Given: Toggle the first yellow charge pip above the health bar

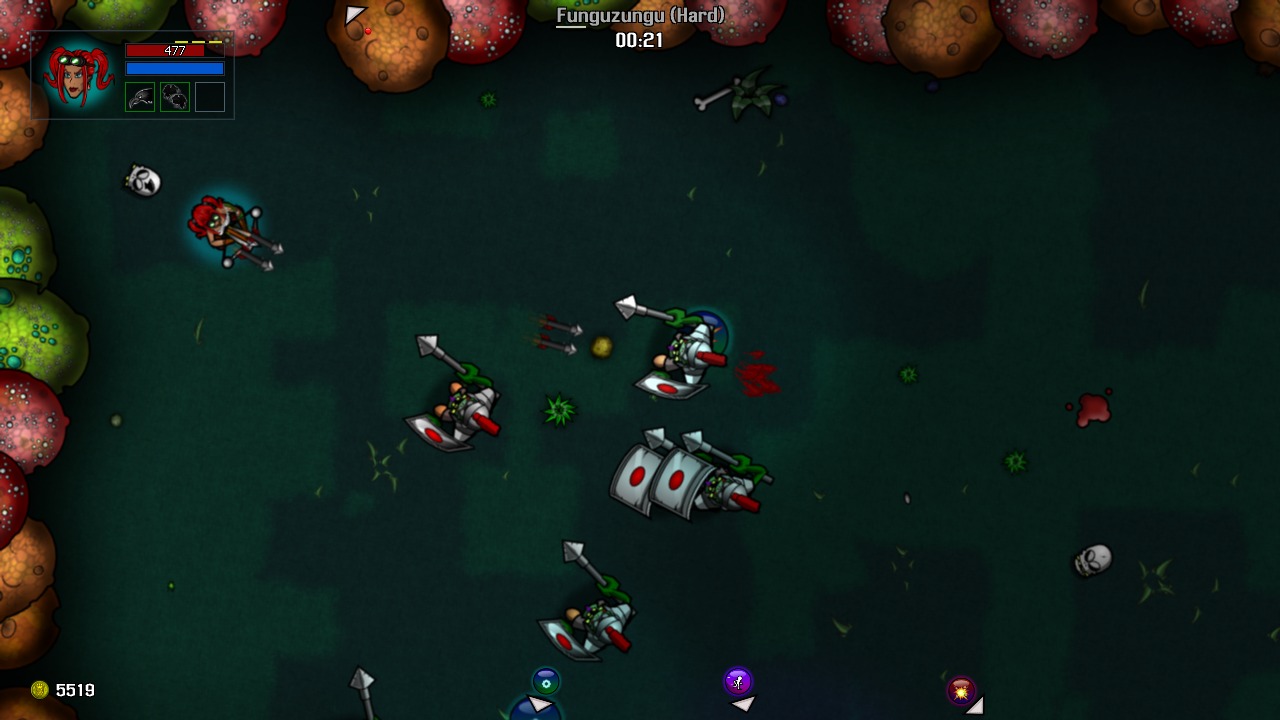Looking at the screenshot, I should coord(181,42).
